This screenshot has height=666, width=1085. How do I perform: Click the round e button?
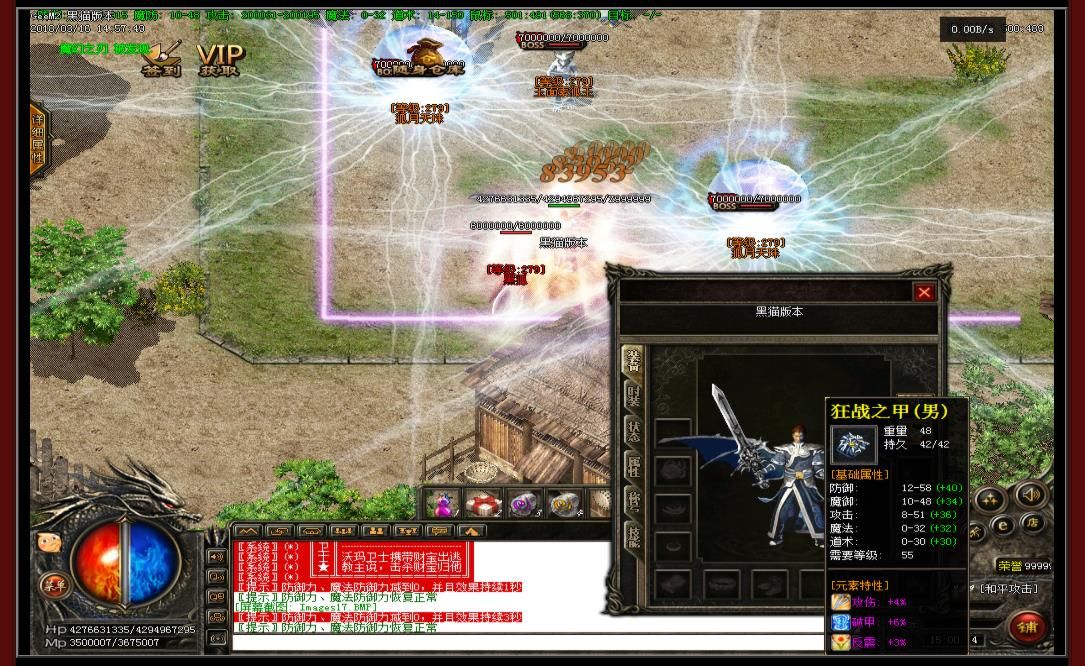click(1002, 523)
